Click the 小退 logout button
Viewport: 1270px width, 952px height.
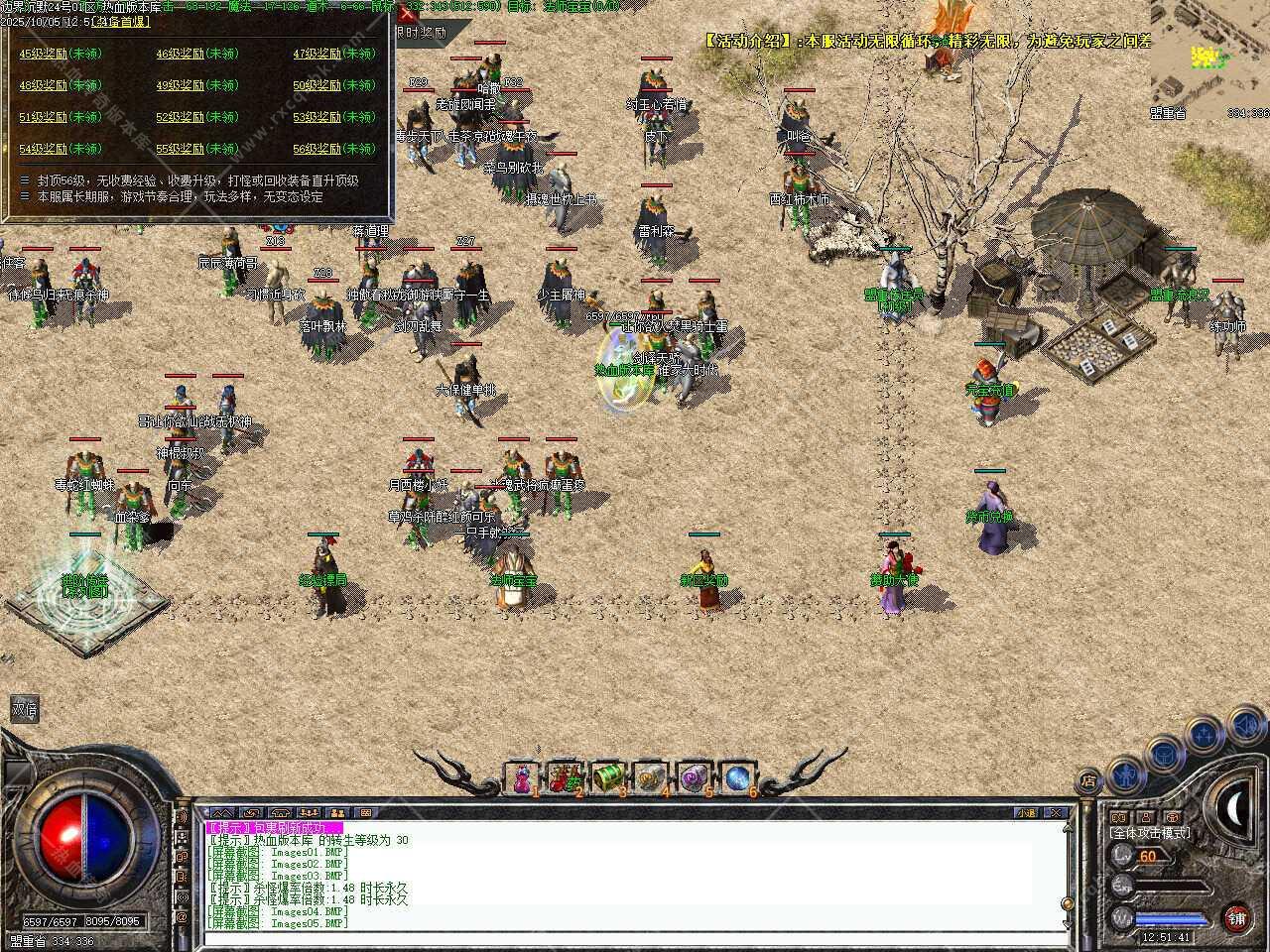point(1026,812)
